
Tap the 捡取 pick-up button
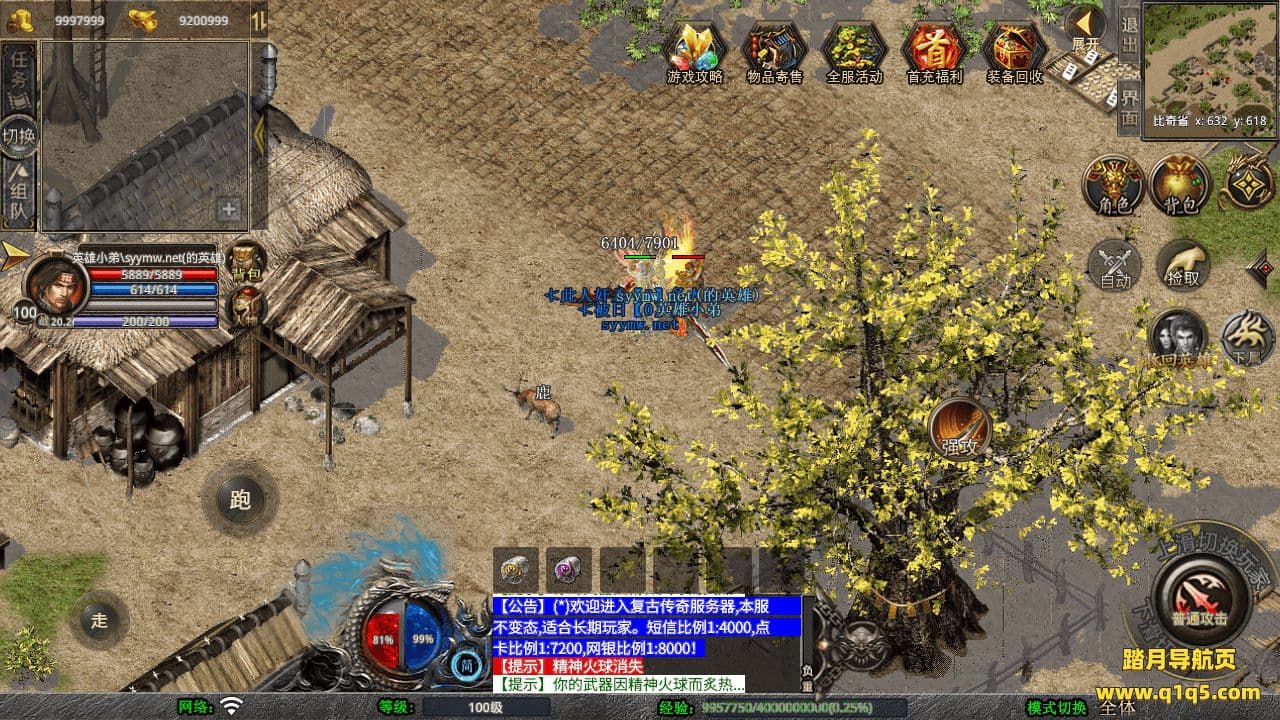(1183, 266)
